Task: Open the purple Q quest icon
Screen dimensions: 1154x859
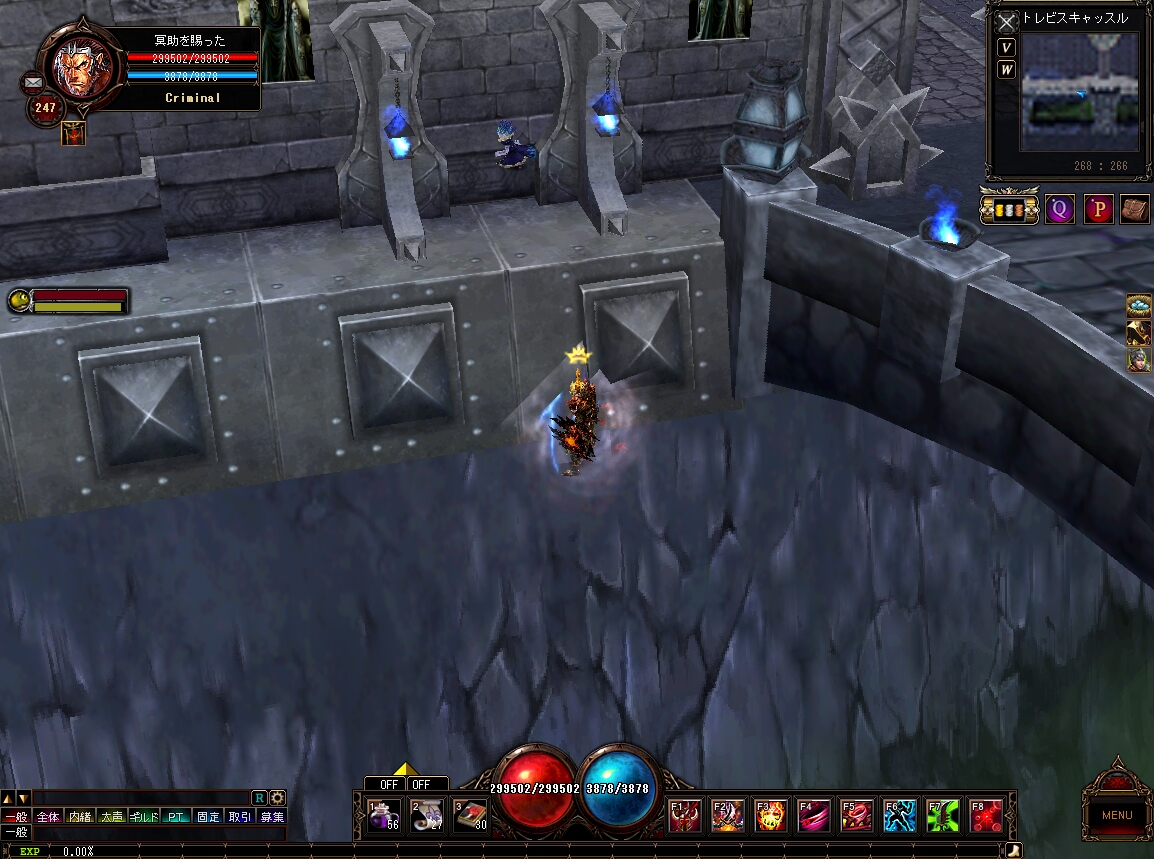Action: 1059,210
